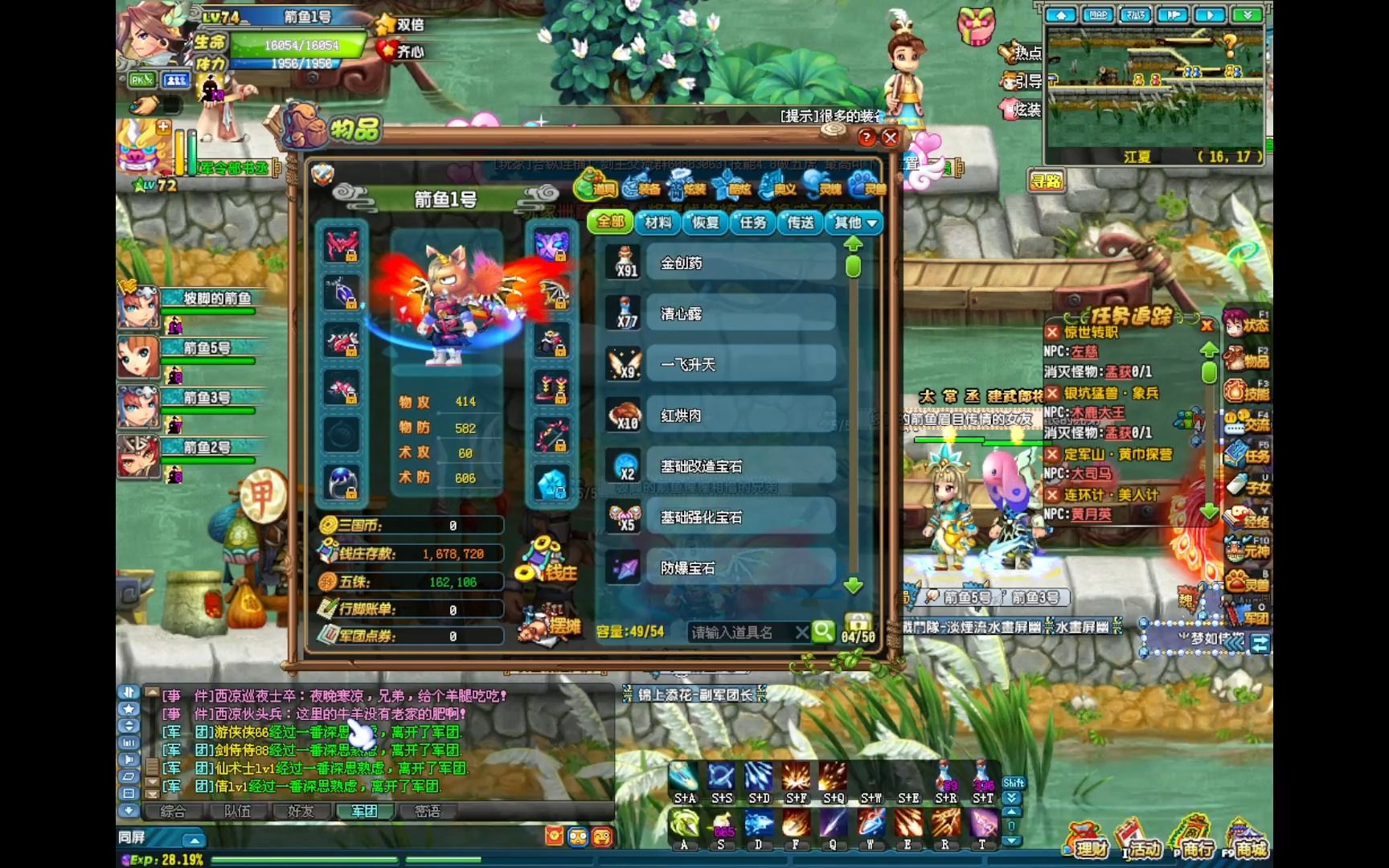The image size is (1389, 868).
Task: Expand the double-chevron control on the minimap toolbar
Action: pos(1248,14)
